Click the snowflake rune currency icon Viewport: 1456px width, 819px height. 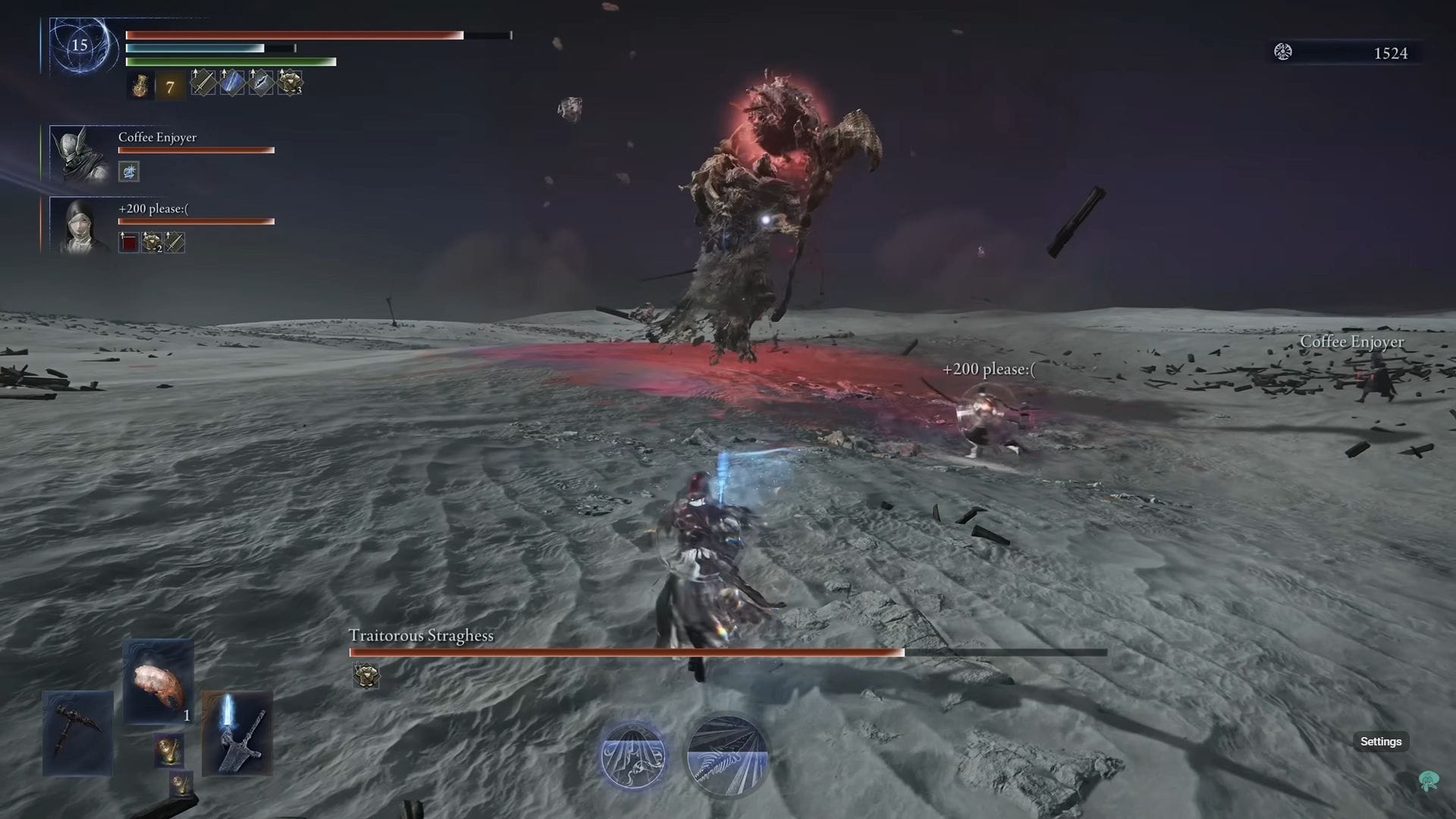point(1282,52)
